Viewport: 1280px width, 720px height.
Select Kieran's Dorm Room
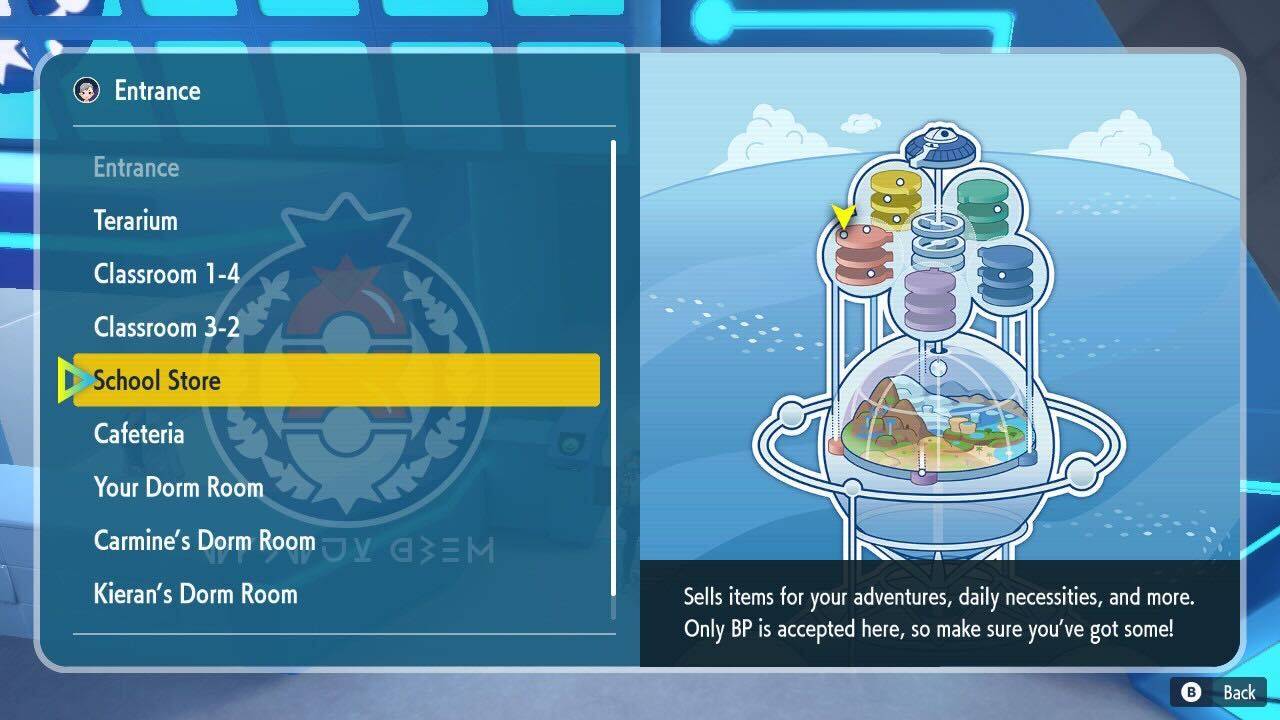pyautogui.click(x=195, y=594)
